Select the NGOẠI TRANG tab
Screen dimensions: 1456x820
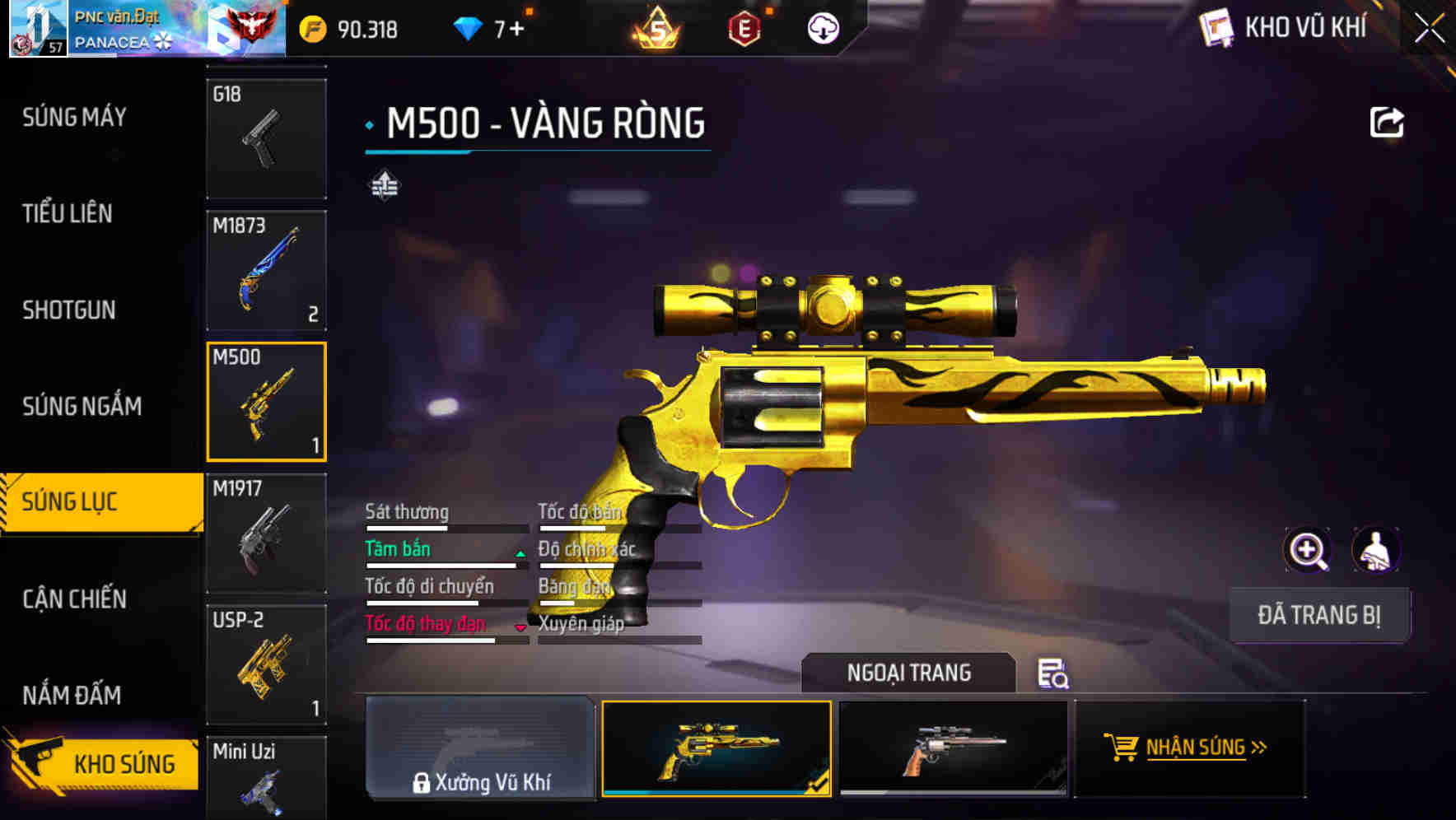(x=909, y=673)
